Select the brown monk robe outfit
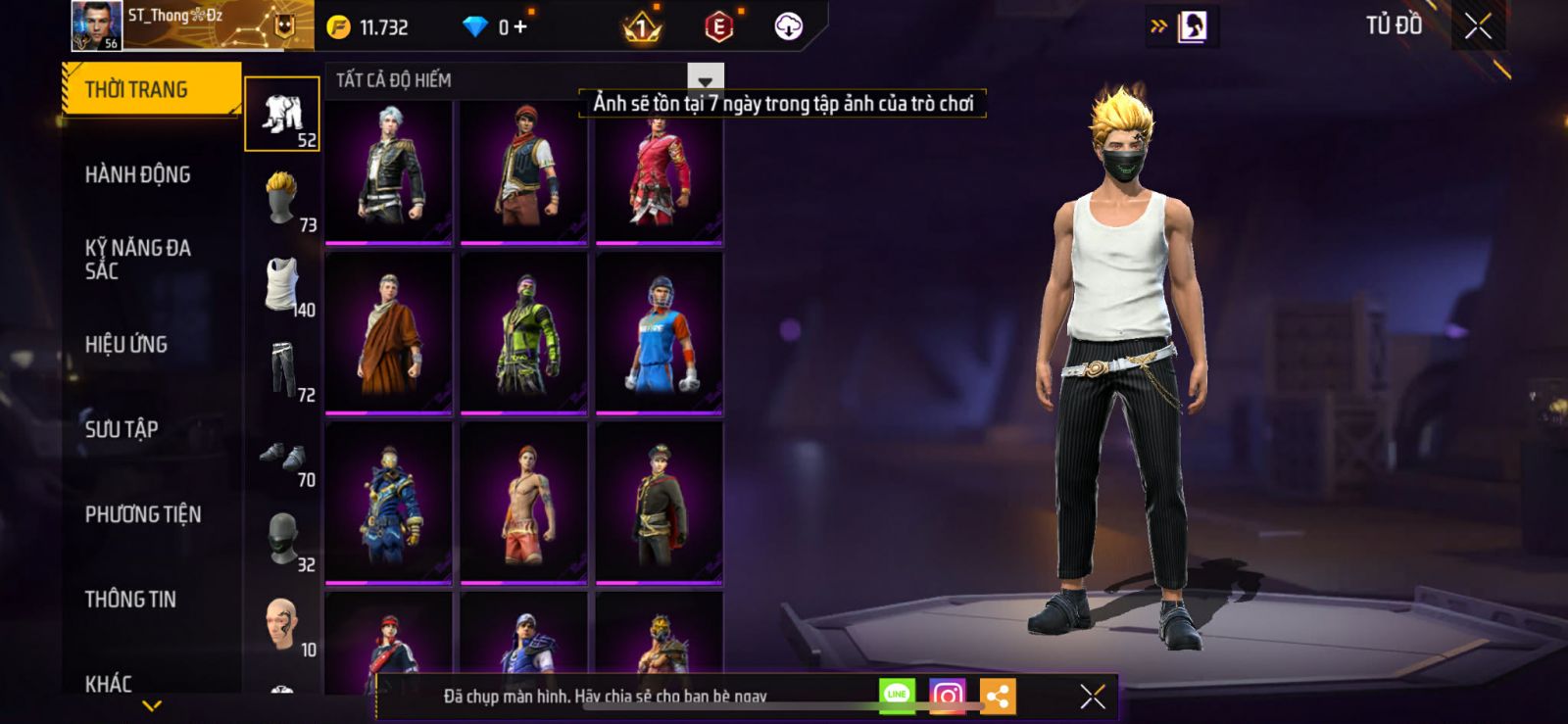Screen dimensions: 1568x724 click(x=389, y=333)
